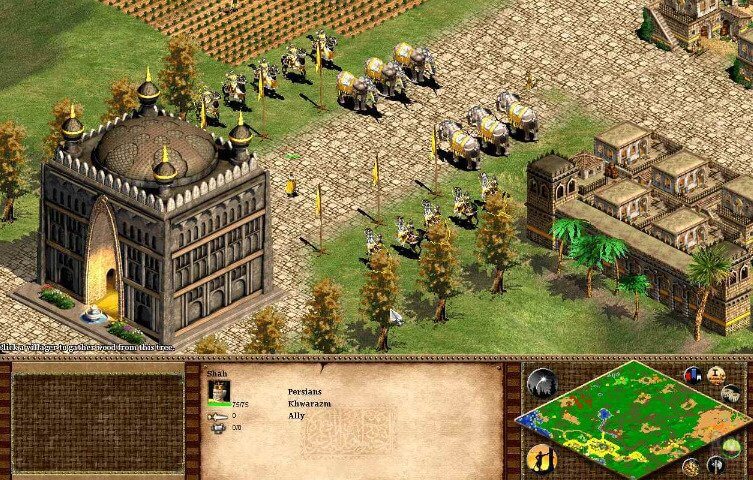Switch minimap using the gold pile icon
Screen dimensions: 753x480
[x=692, y=465]
